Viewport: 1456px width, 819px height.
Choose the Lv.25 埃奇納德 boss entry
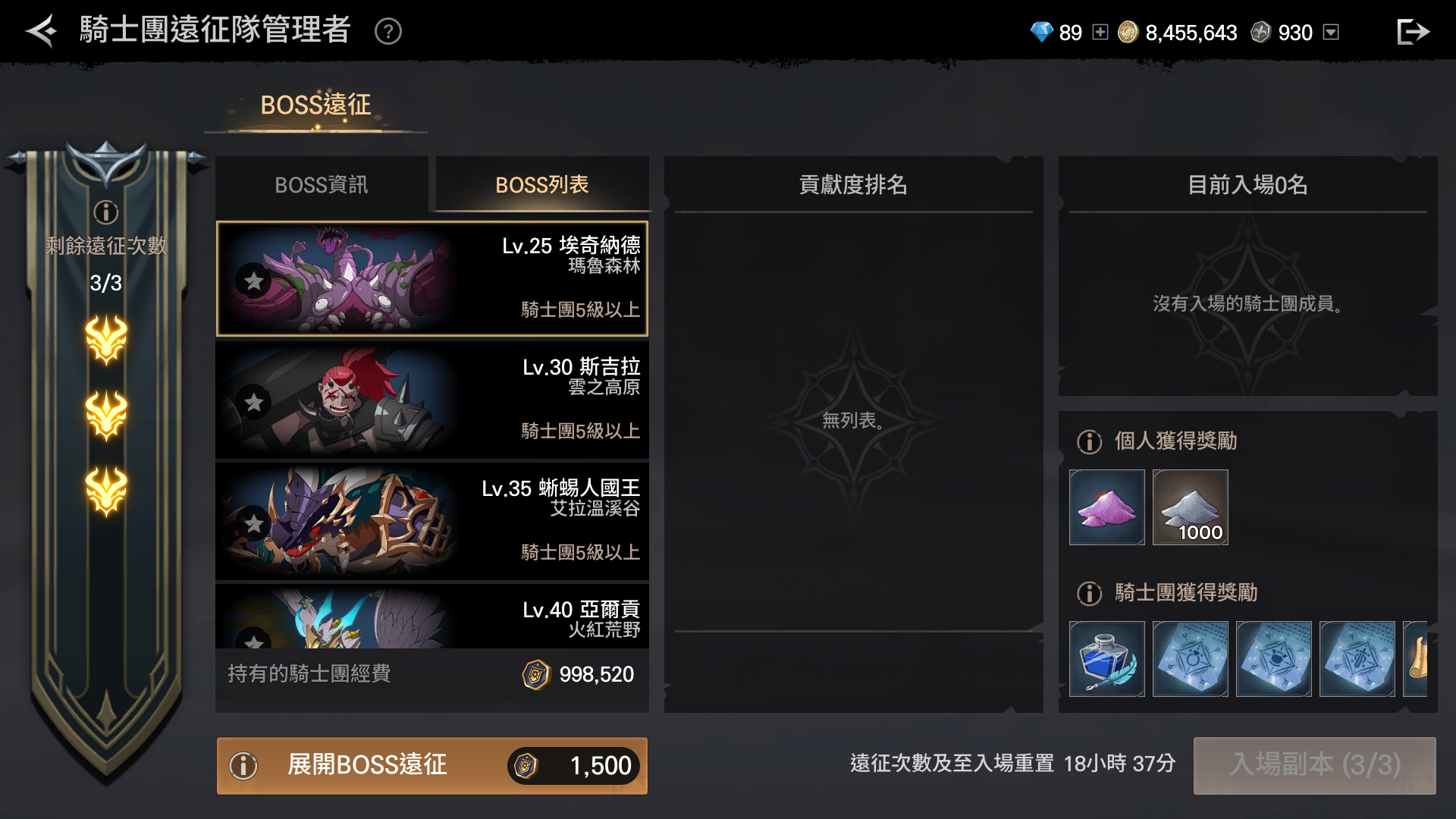432,278
